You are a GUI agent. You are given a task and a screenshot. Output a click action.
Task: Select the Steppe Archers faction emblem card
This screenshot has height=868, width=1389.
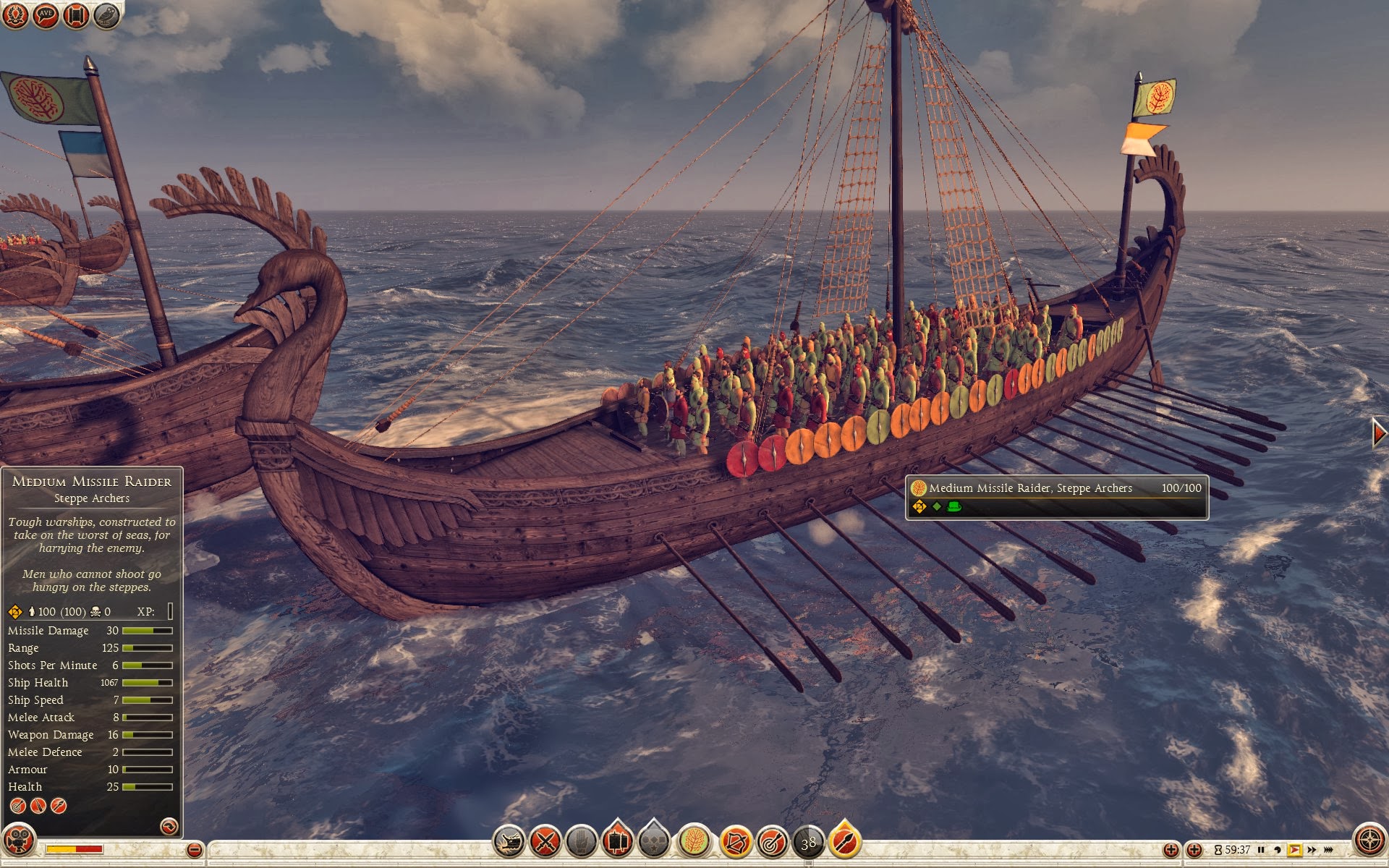[x=694, y=842]
